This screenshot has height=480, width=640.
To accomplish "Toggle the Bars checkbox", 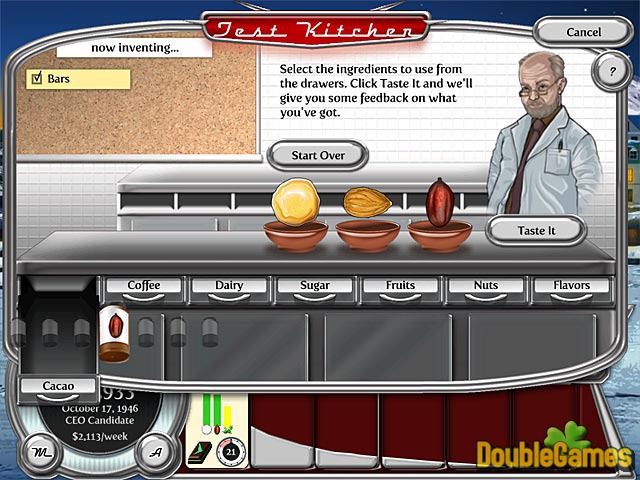I will (38, 78).
